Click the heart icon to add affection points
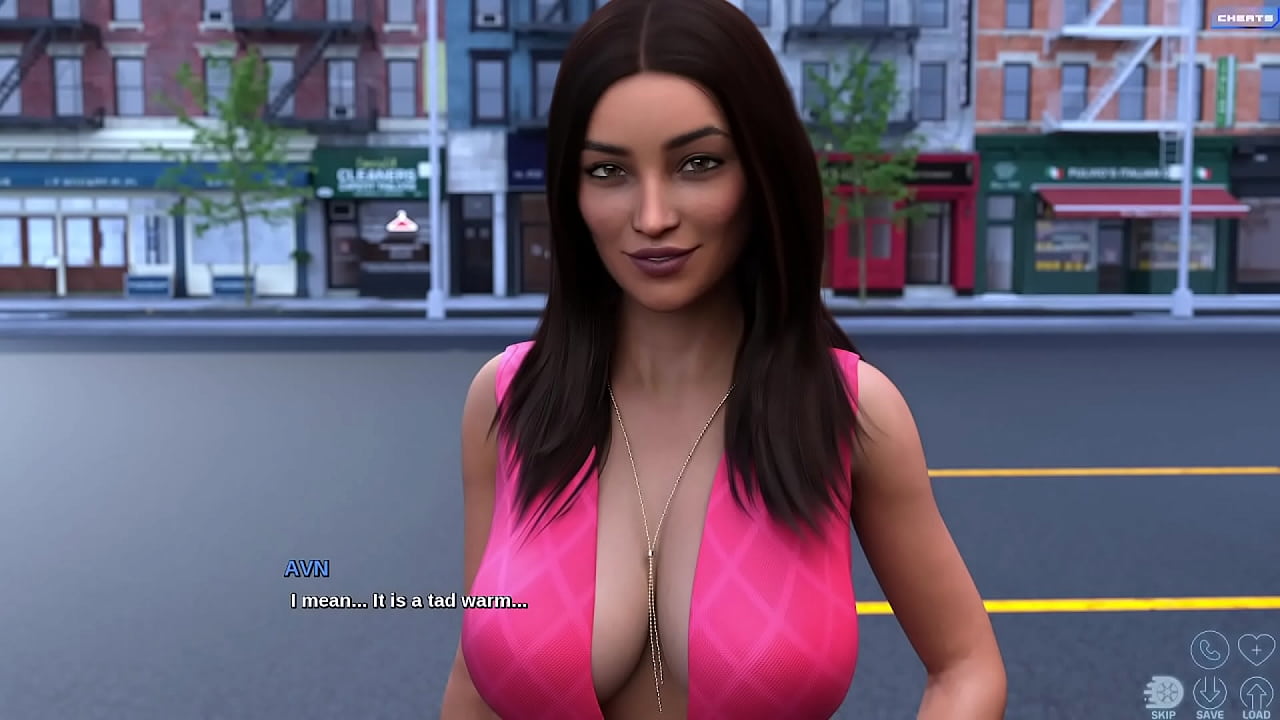Image resolution: width=1280 pixels, height=720 pixels. 1256,649
